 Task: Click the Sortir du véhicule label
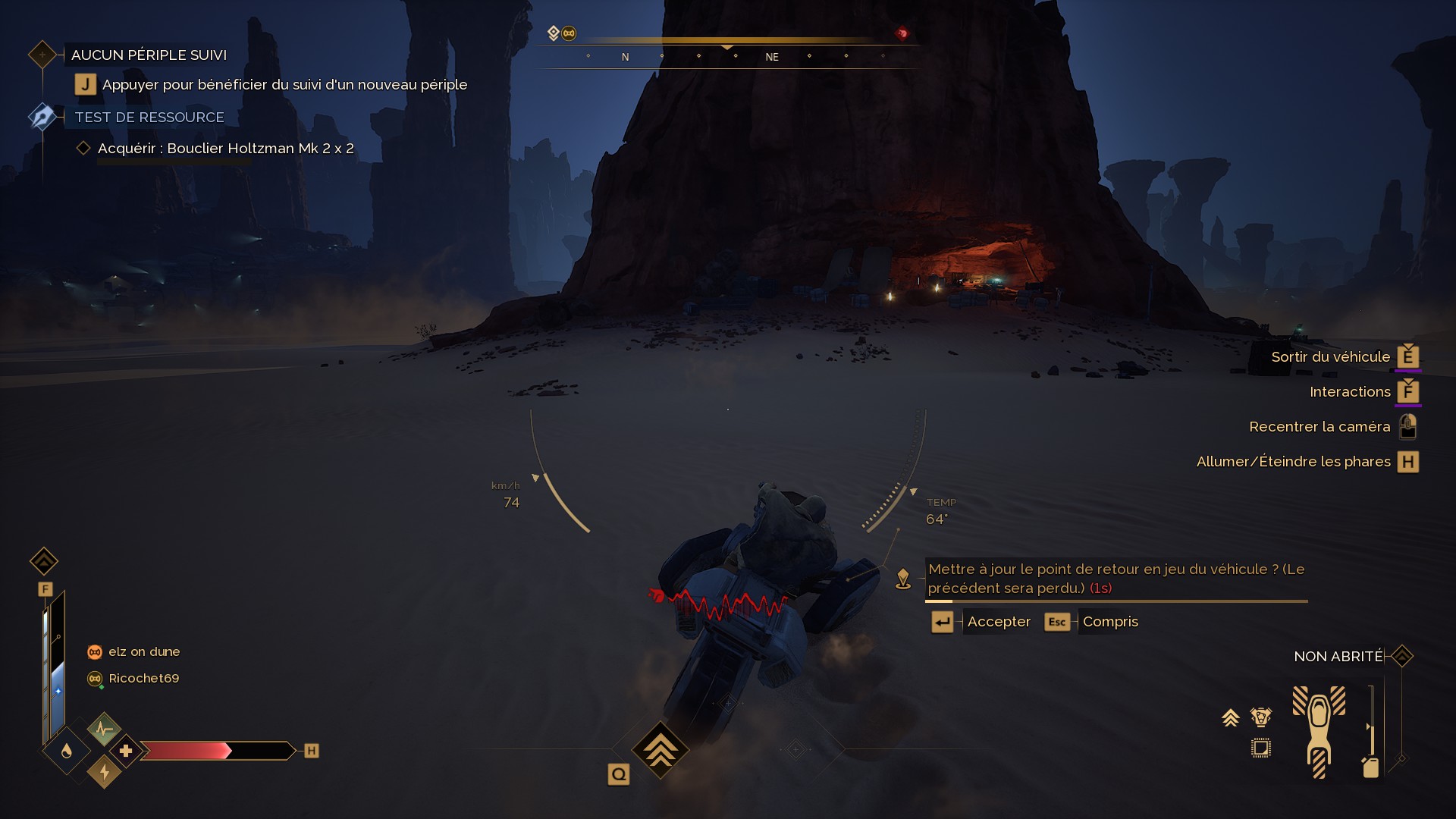(x=1330, y=357)
